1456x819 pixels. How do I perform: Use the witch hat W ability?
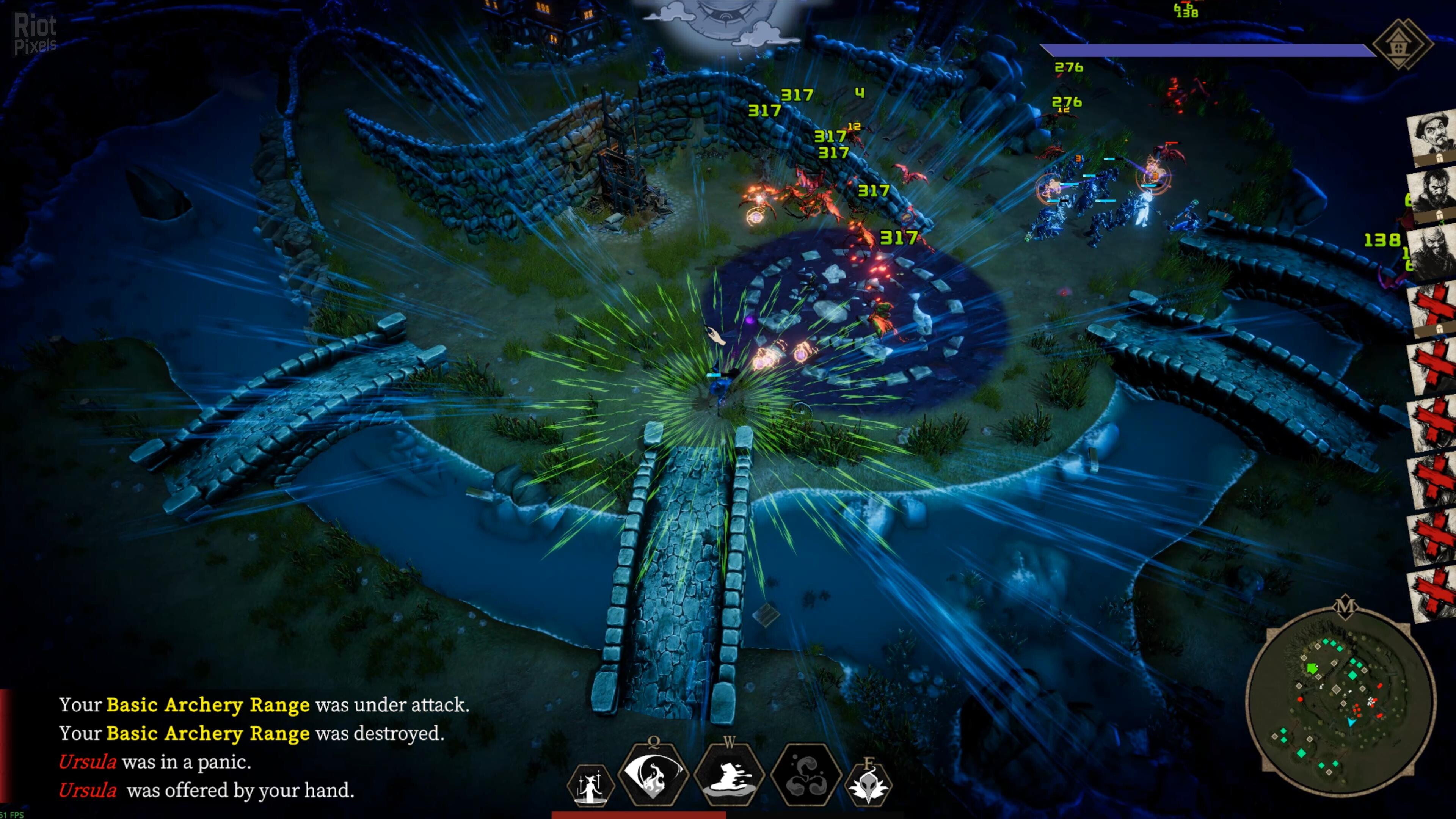(729, 778)
